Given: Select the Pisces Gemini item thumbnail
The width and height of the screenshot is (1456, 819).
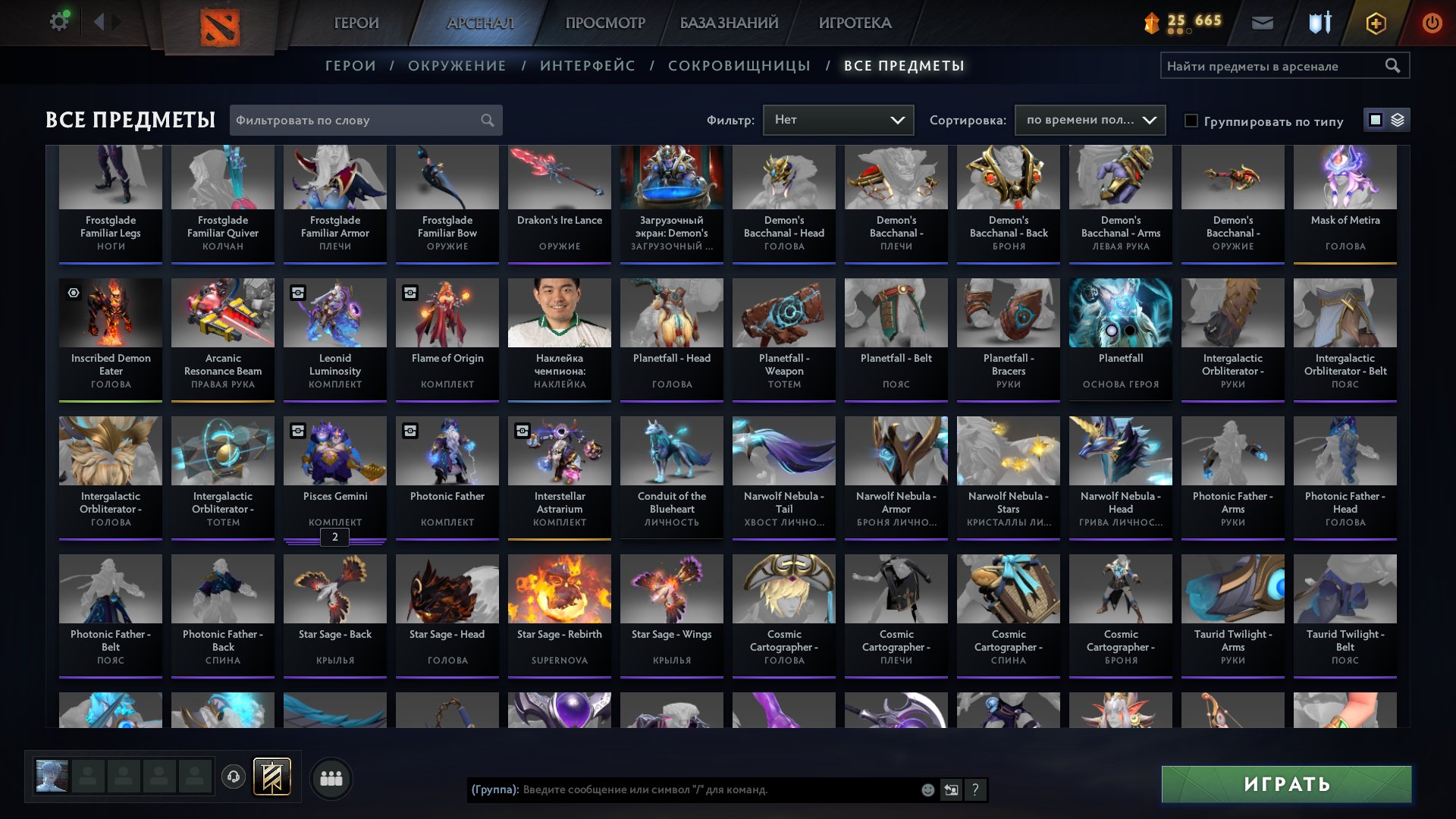Looking at the screenshot, I should coord(334,450).
